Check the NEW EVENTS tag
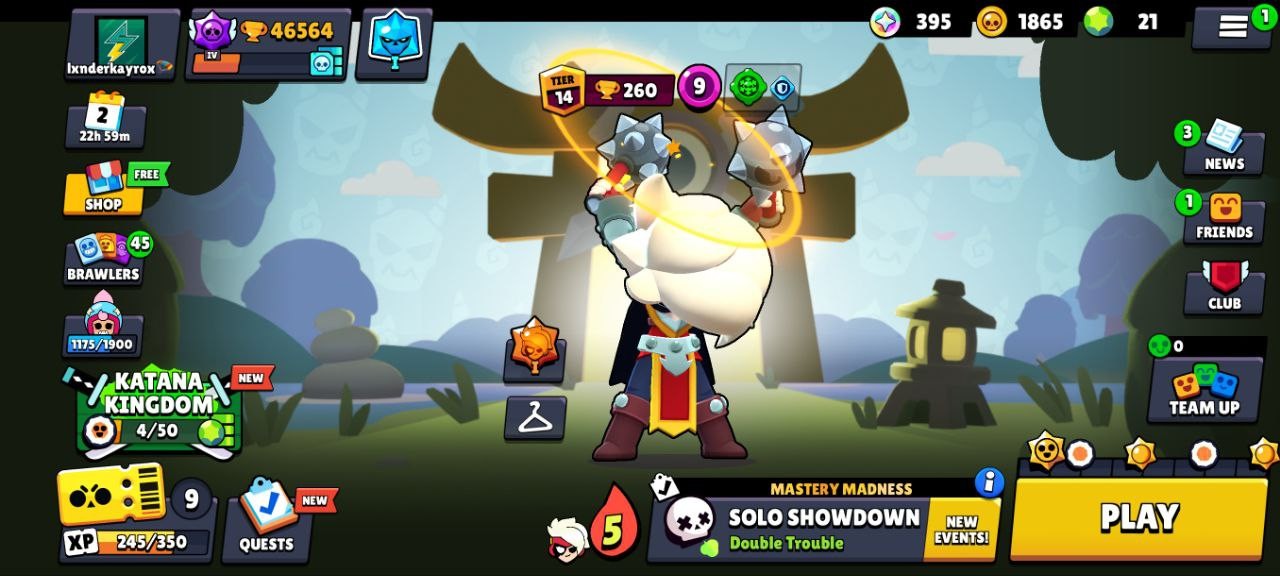Viewport: 1280px width, 576px height. pyautogui.click(x=962, y=530)
